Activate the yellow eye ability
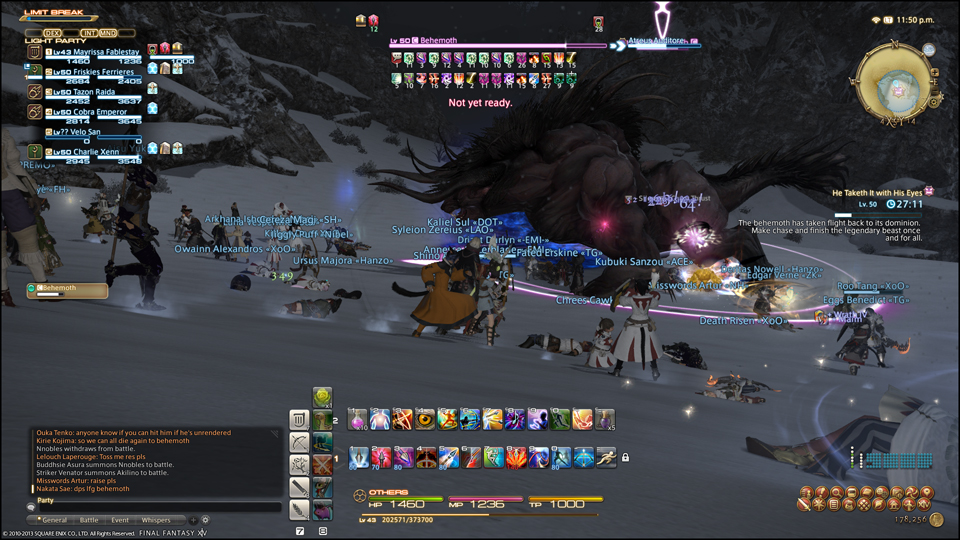Screen dimensions: 960x540 point(426,419)
